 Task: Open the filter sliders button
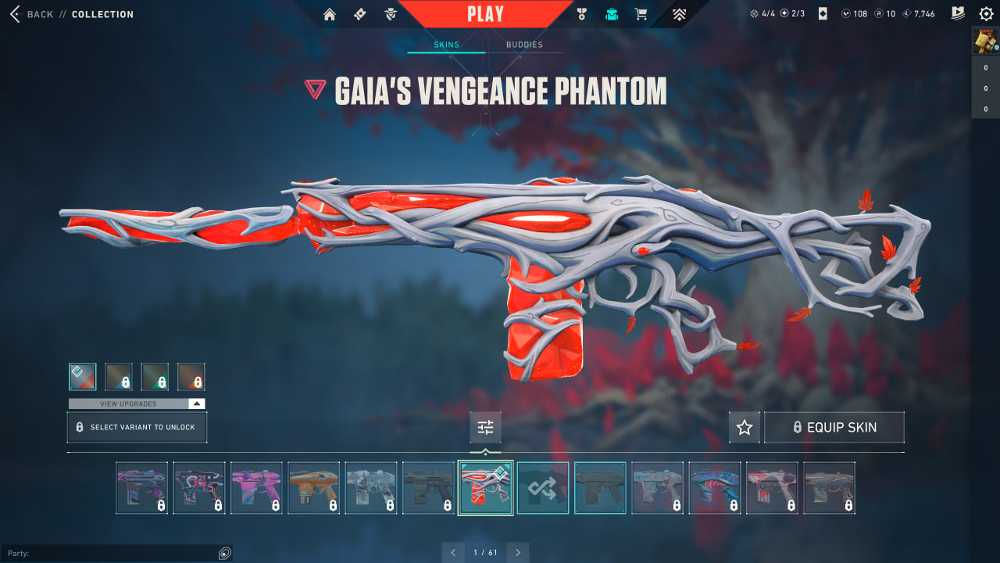pos(485,427)
